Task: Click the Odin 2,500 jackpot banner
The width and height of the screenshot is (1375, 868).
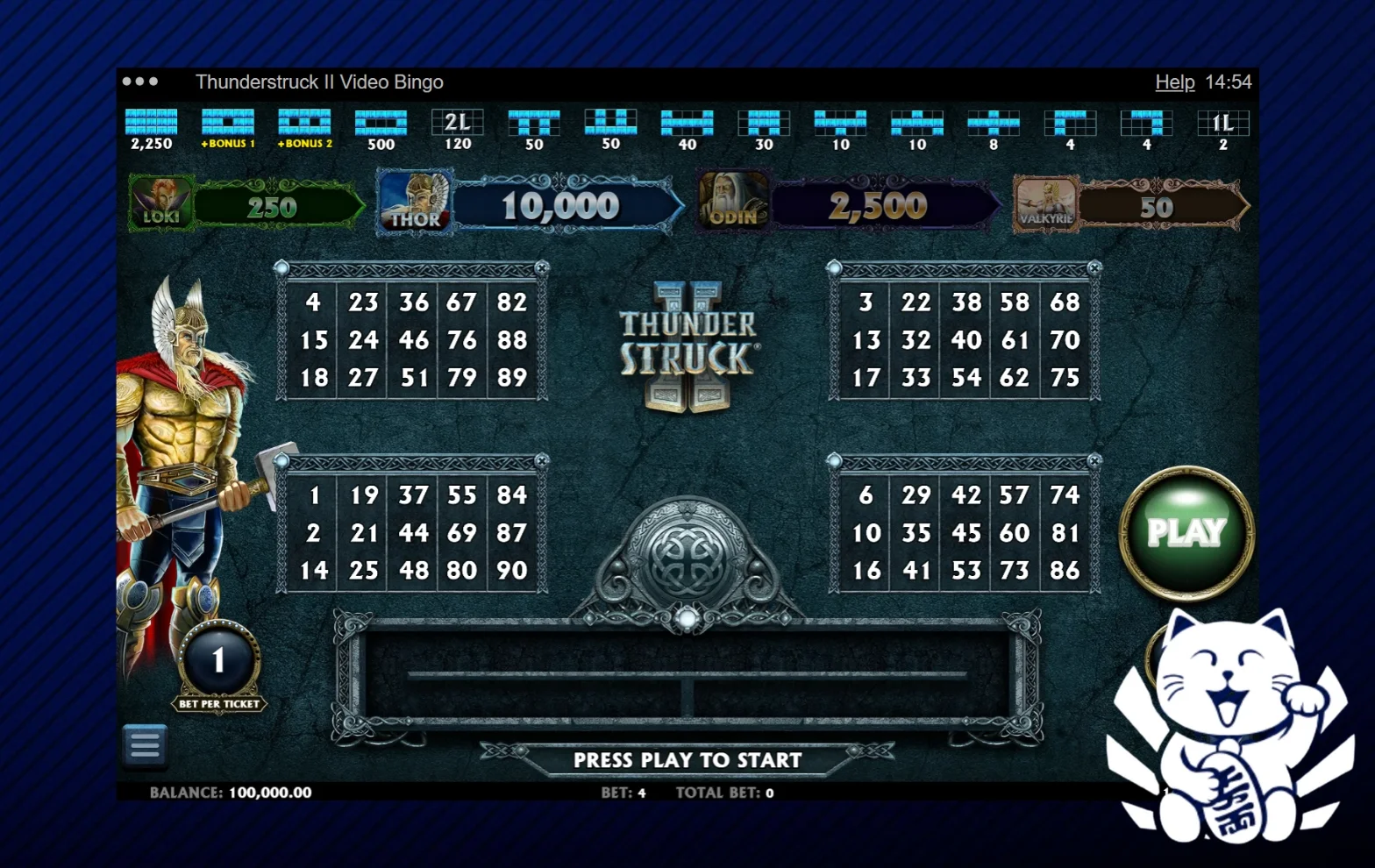Action: pos(849,205)
